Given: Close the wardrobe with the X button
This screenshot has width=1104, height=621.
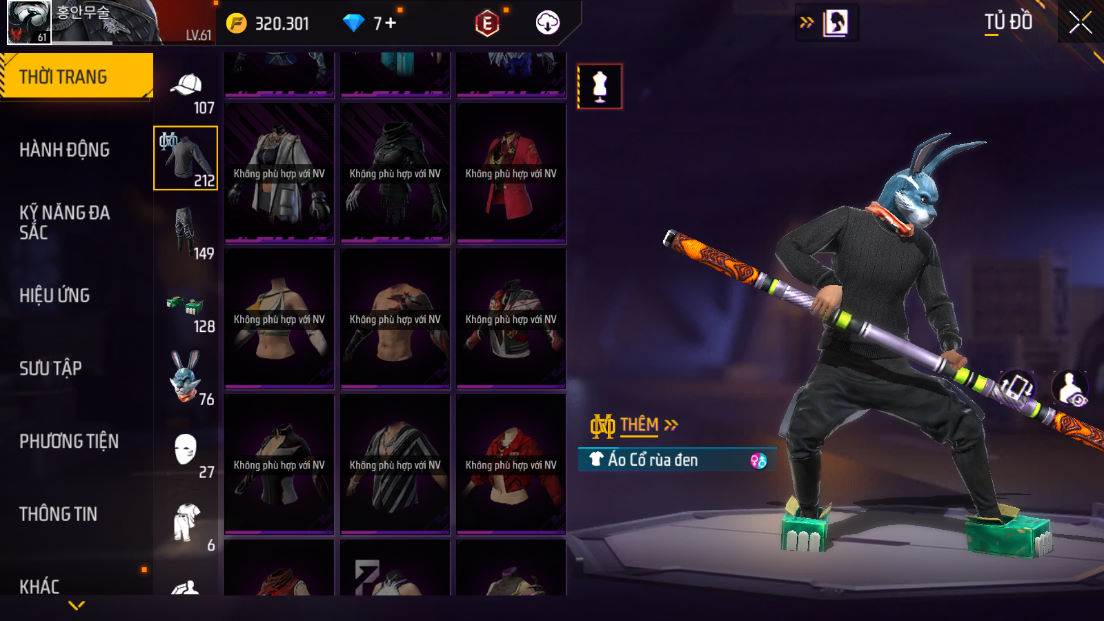Looking at the screenshot, I should point(1080,23).
